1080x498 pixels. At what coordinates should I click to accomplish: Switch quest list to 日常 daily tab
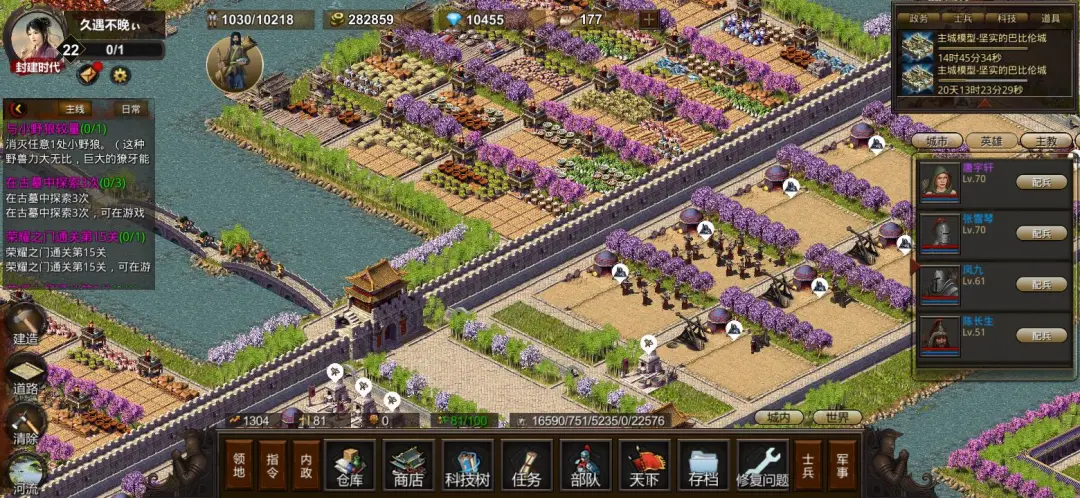(x=131, y=109)
